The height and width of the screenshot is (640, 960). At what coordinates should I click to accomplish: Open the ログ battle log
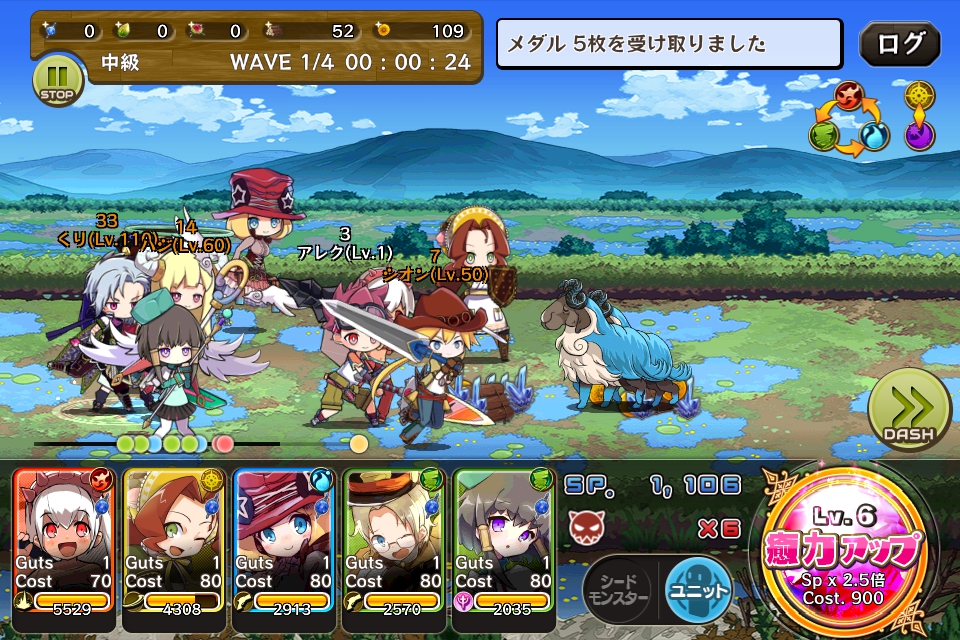click(x=900, y=44)
